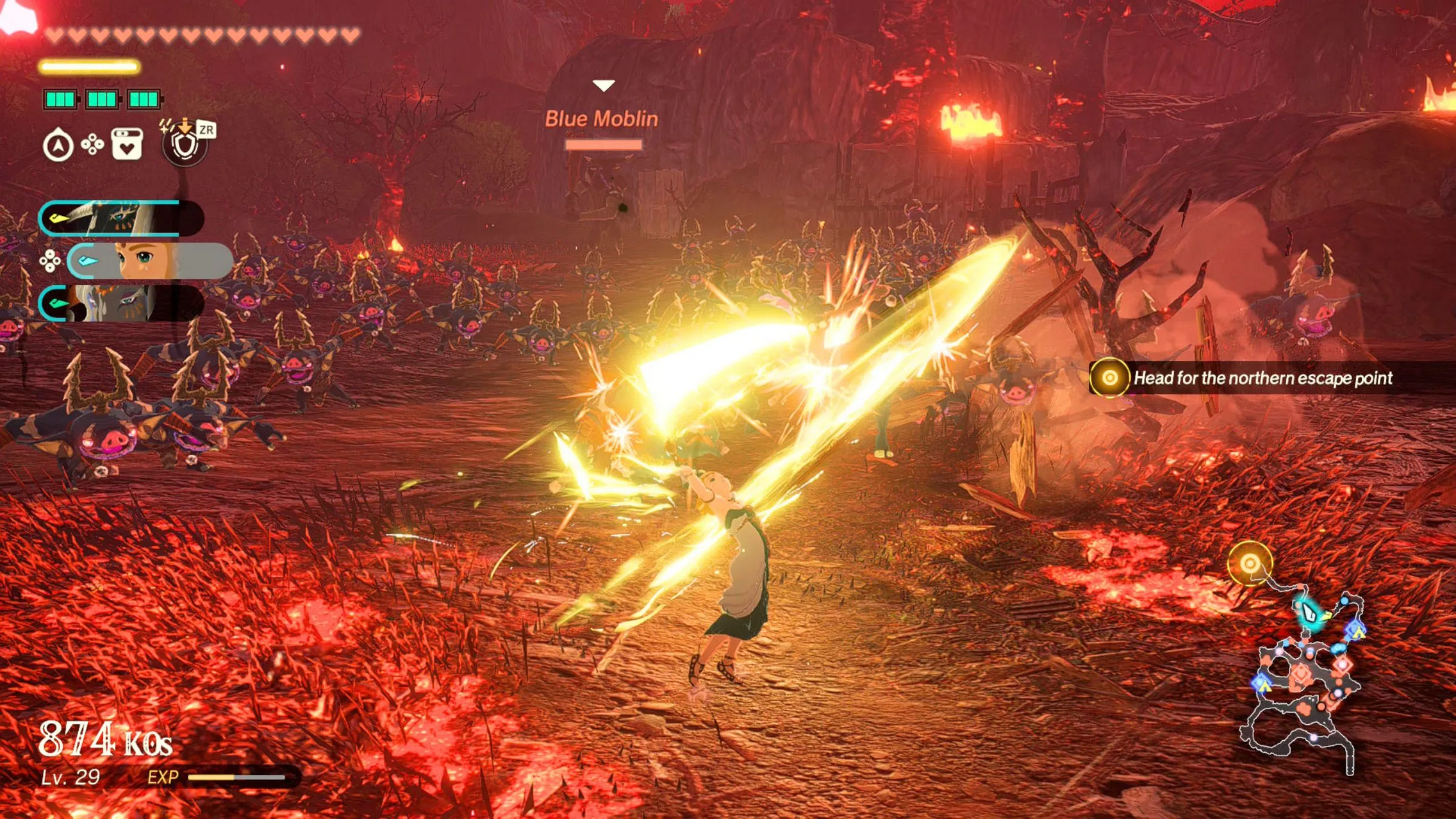Select Zelda's character portrait
This screenshot has width=1456, height=819.
click(x=149, y=261)
